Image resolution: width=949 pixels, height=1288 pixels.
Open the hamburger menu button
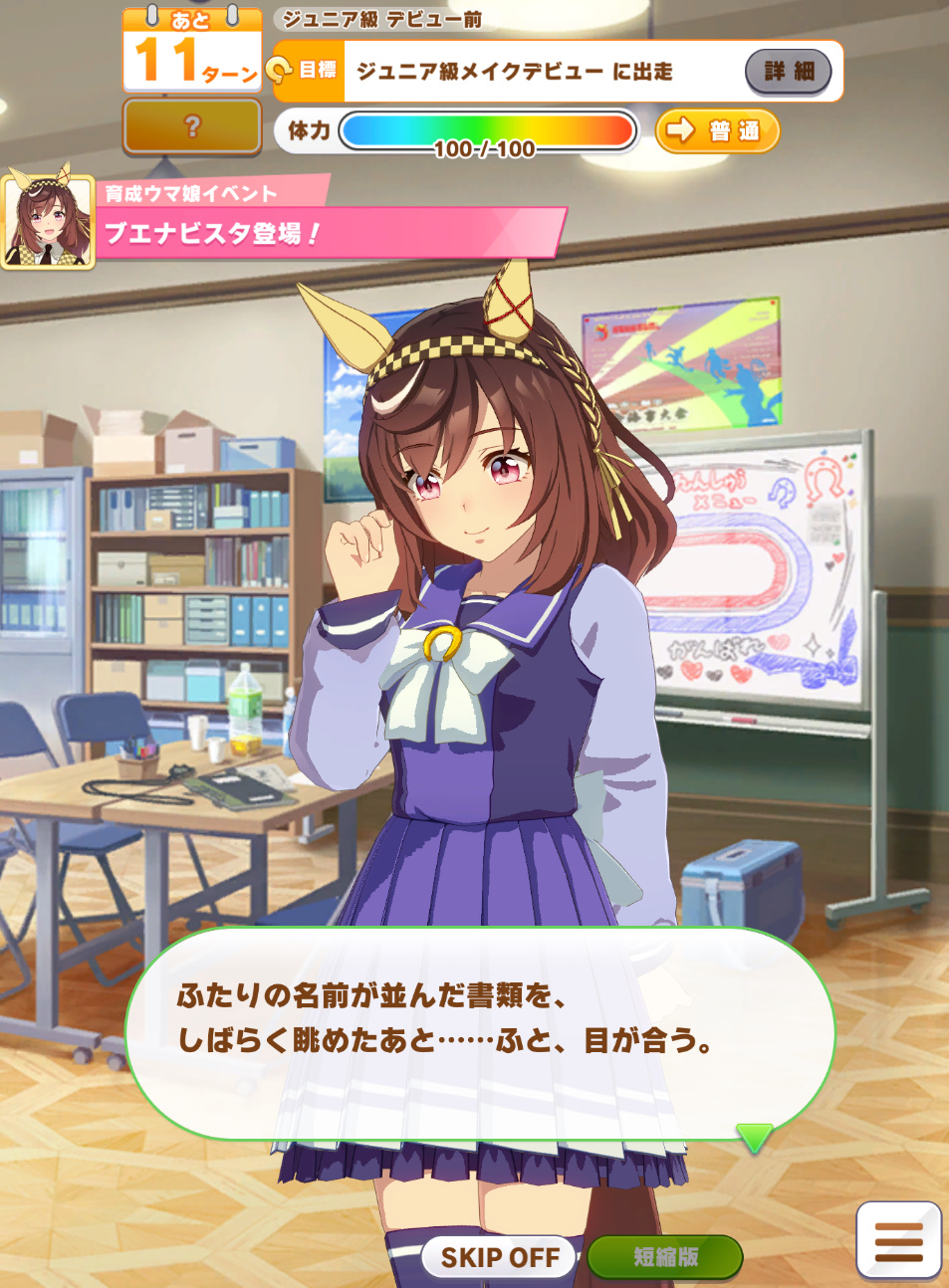(898, 1240)
